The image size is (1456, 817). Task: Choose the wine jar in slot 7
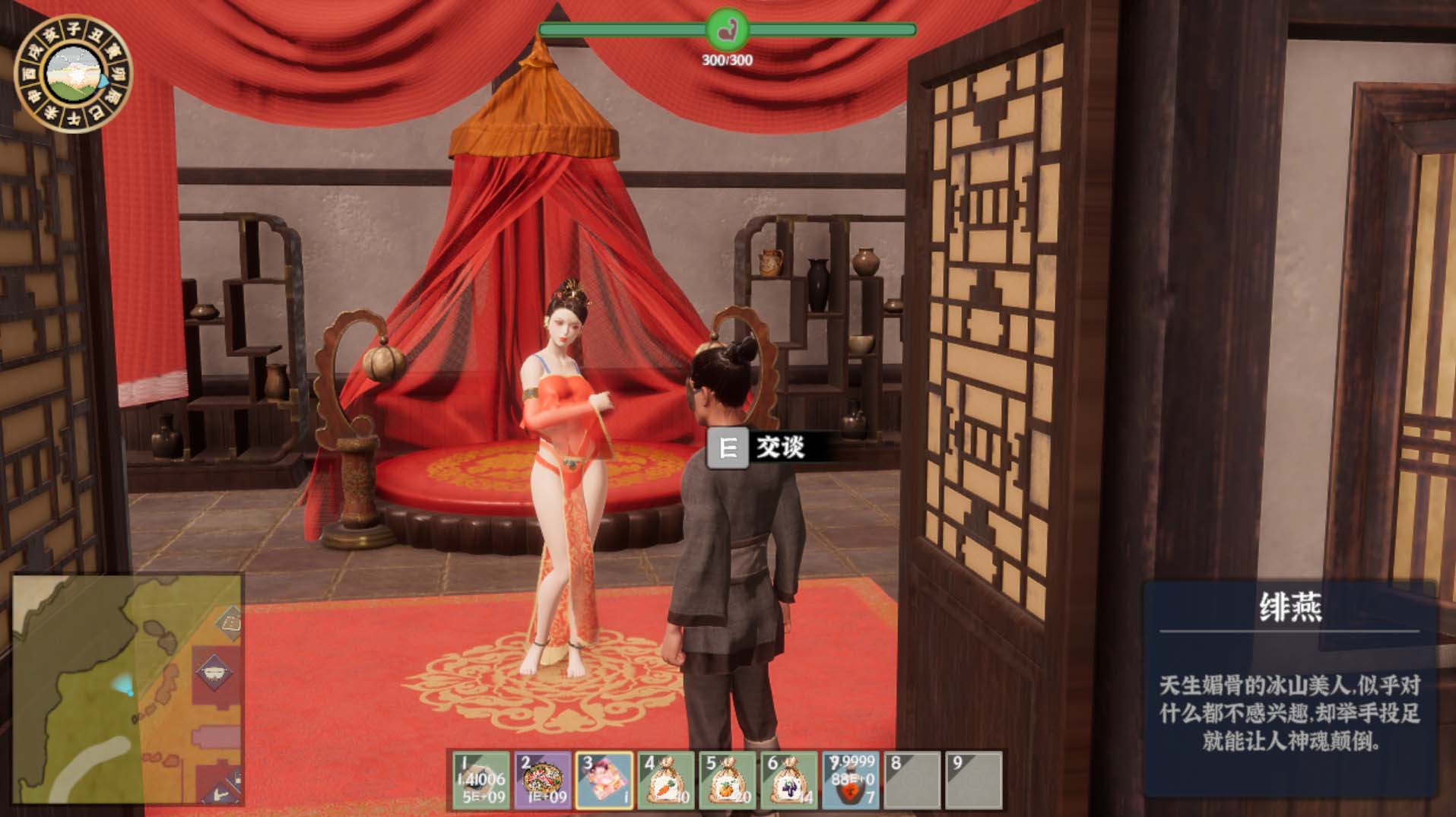[851, 779]
